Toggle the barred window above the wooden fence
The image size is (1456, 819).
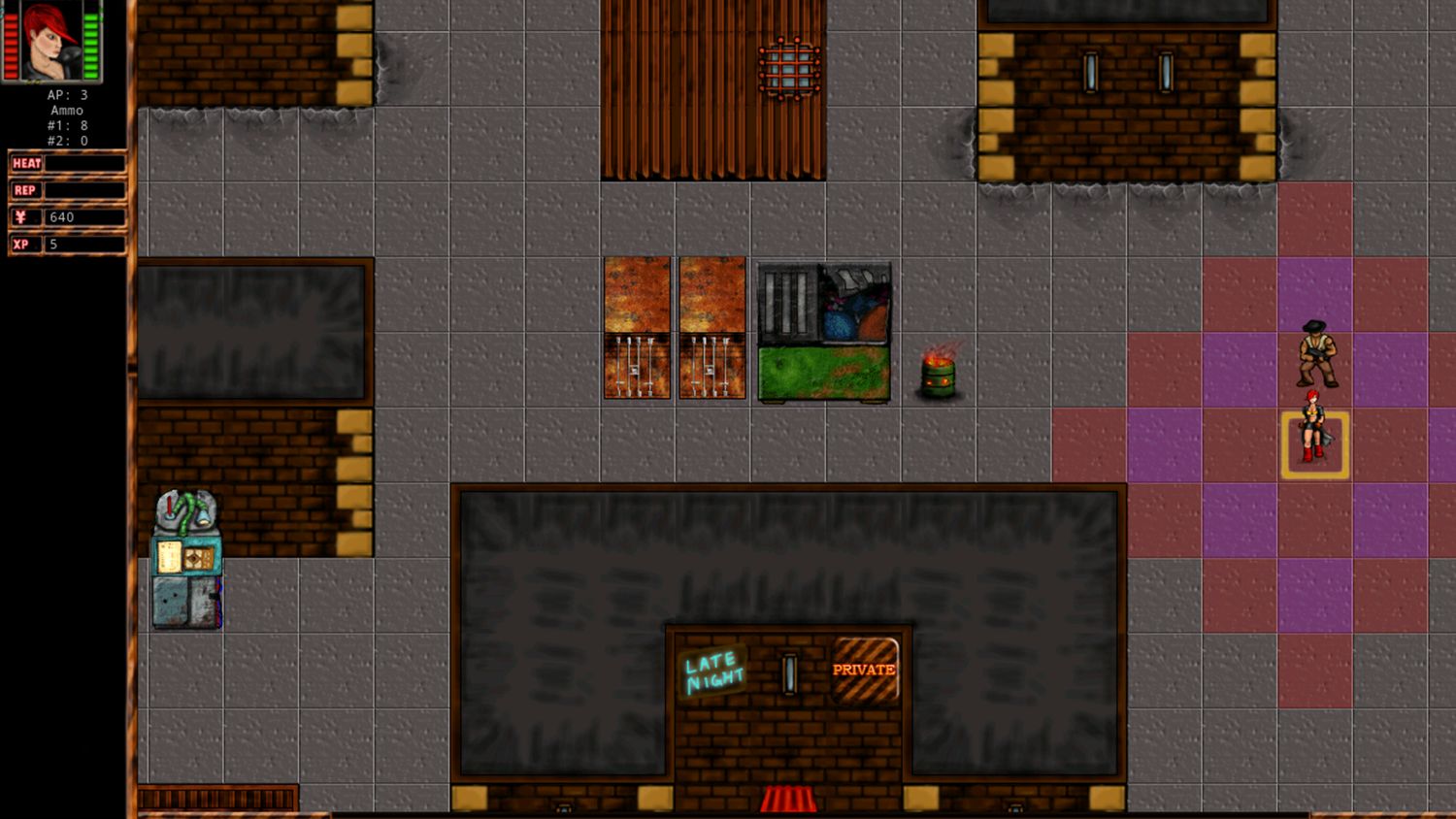tap(788, 66)
